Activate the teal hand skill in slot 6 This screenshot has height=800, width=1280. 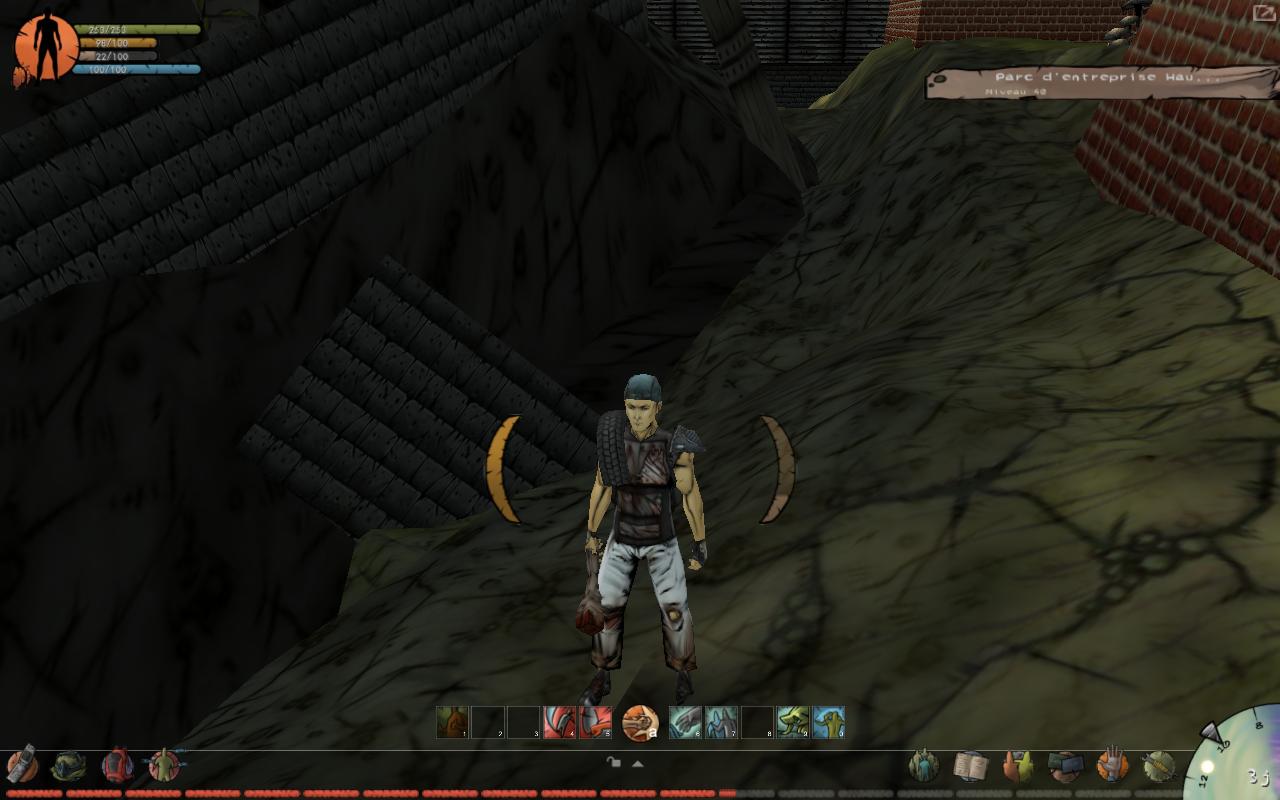[685, 722]
